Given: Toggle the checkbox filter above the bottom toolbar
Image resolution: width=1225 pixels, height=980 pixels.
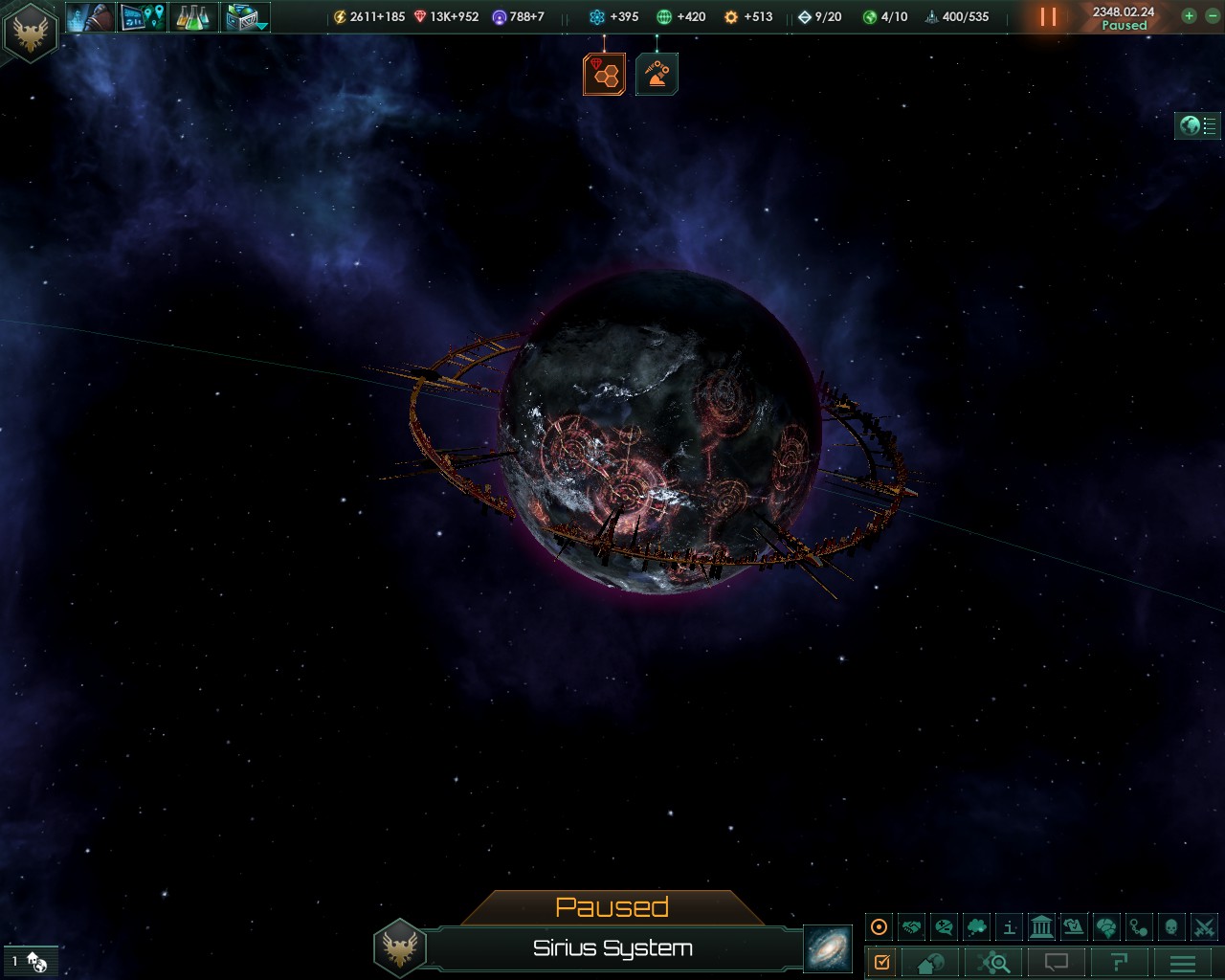Looking at the screenshot, I should click(882, 962).
